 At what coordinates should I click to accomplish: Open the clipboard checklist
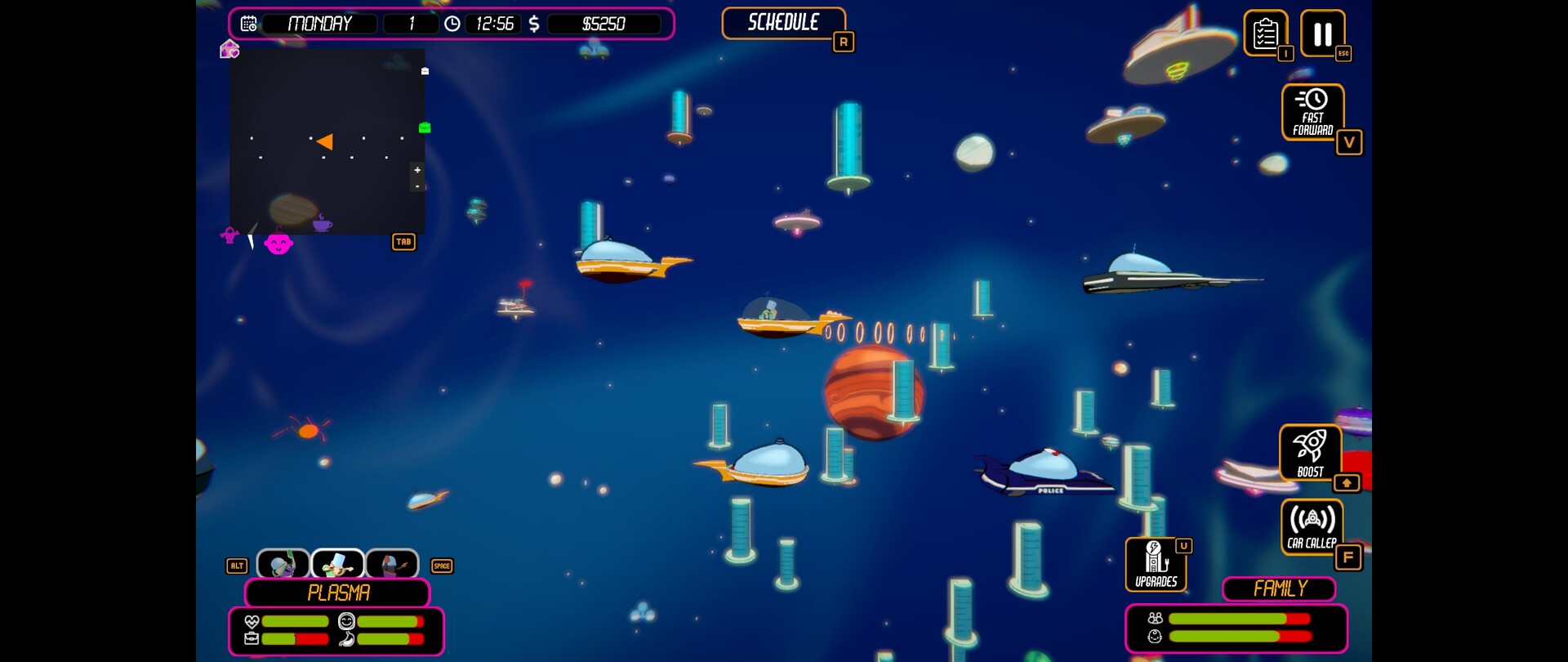coord(1265,34)
